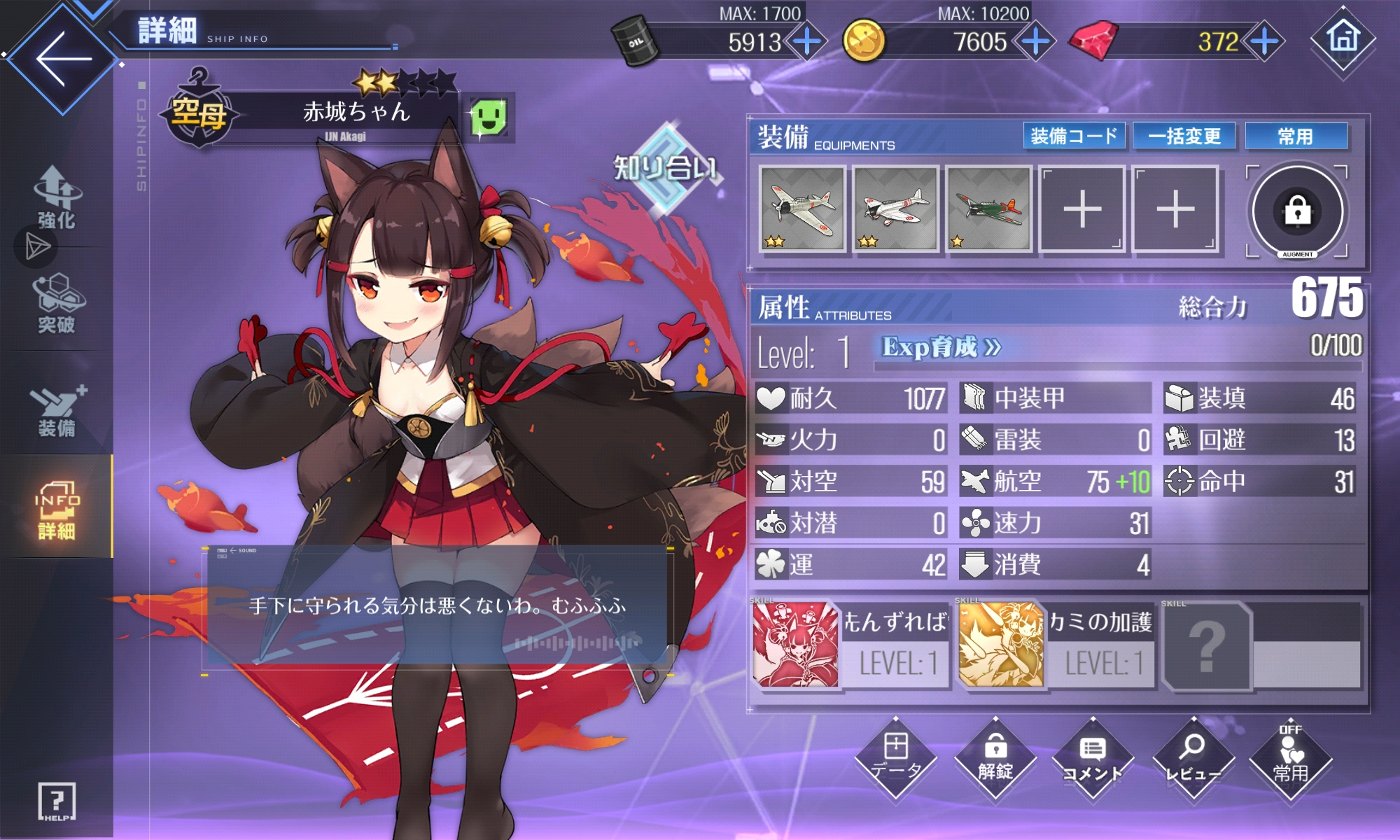Add more coins with the plus button

[1035, 42]
